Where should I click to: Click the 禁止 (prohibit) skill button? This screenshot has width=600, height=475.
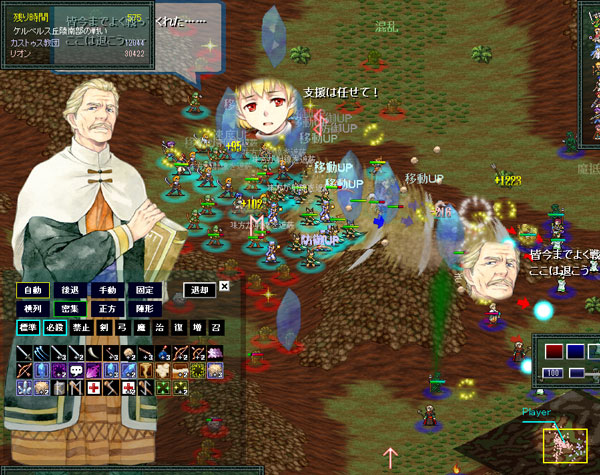82,328
